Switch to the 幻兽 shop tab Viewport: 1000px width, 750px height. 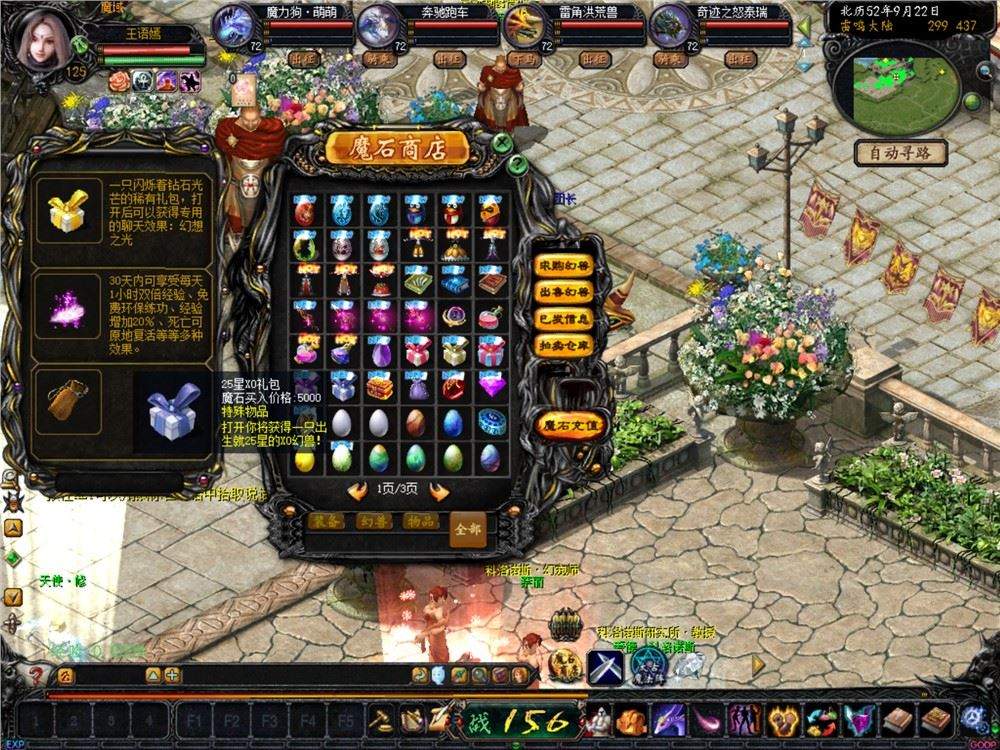click(374, 521)
